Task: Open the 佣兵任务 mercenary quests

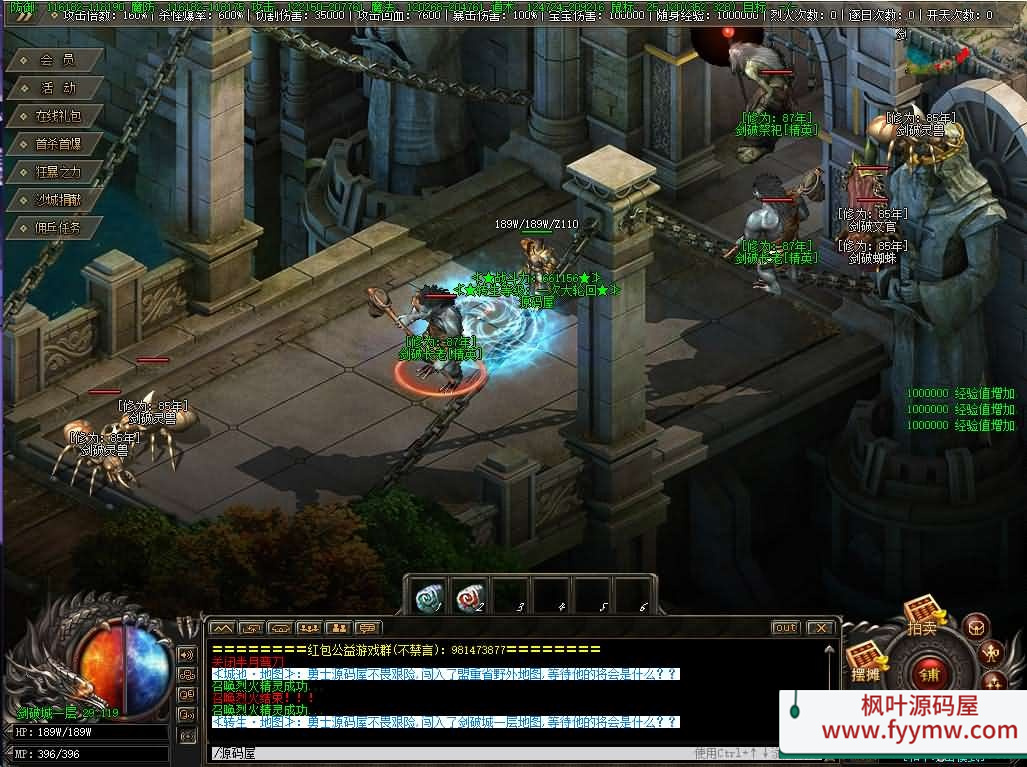Action: (56, 228)
